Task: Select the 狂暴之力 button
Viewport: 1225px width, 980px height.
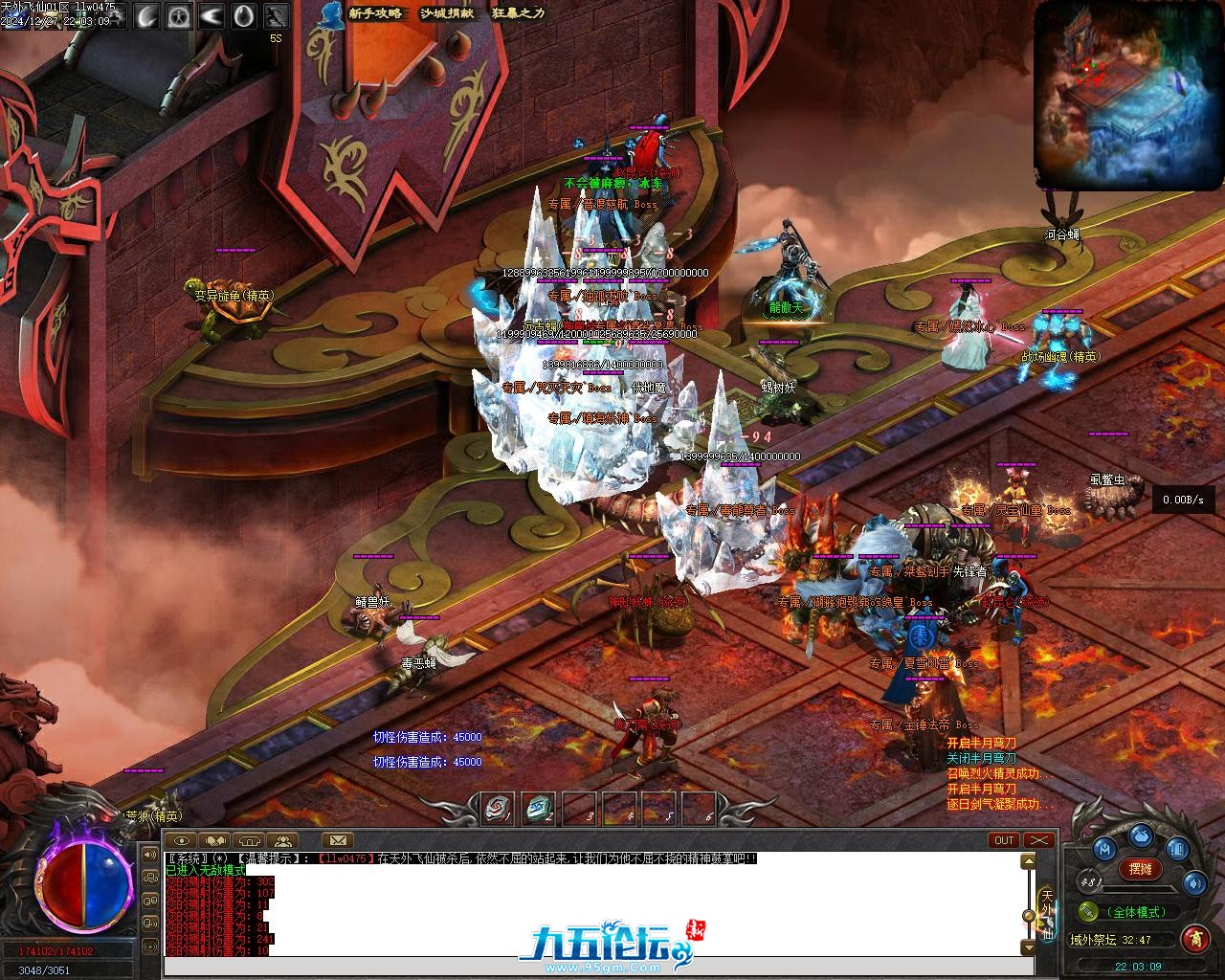Action: 518,13
